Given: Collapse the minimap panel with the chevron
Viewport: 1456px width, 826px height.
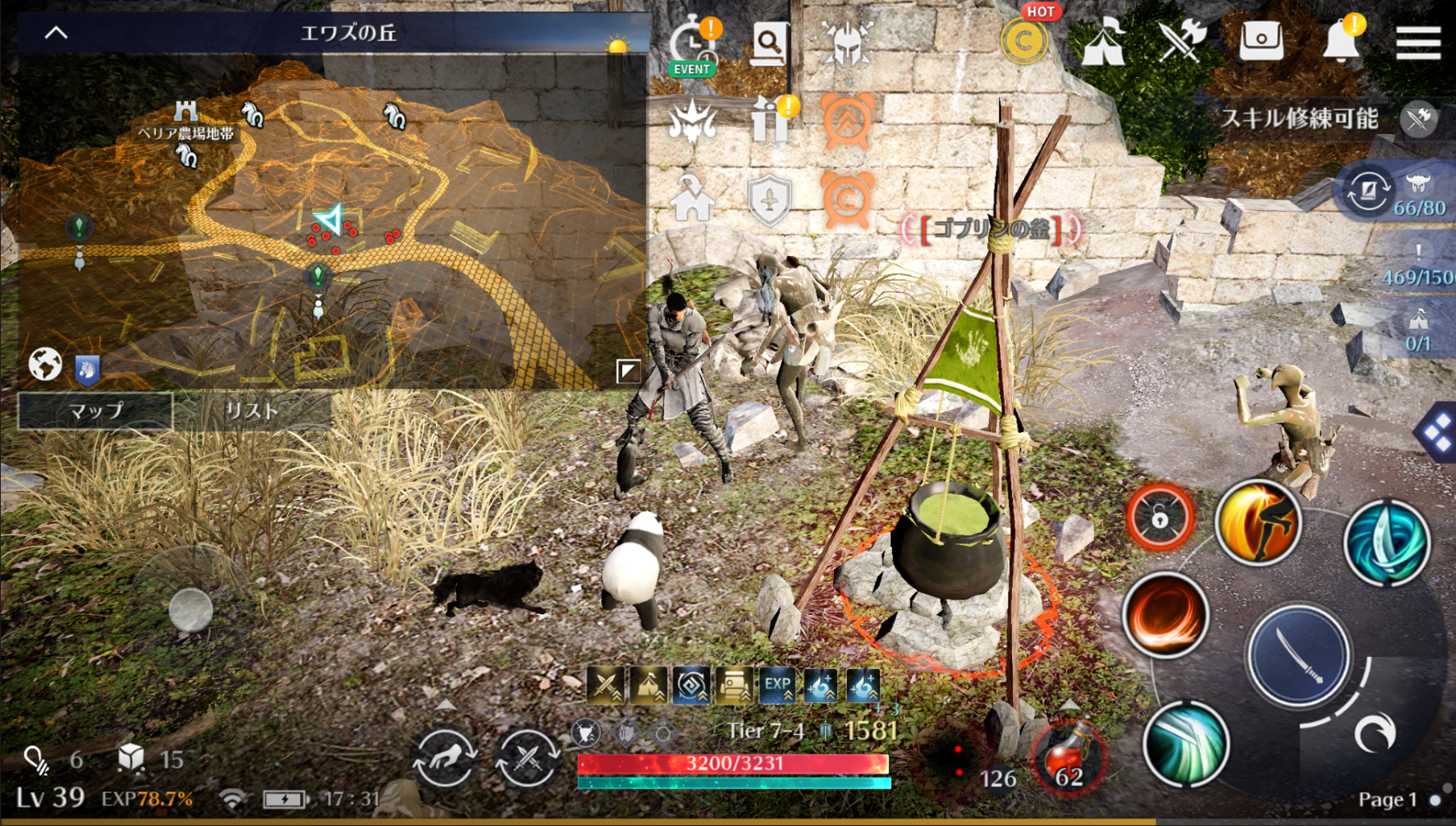Looking at the screenshot, I should click(x=55, y=33).
